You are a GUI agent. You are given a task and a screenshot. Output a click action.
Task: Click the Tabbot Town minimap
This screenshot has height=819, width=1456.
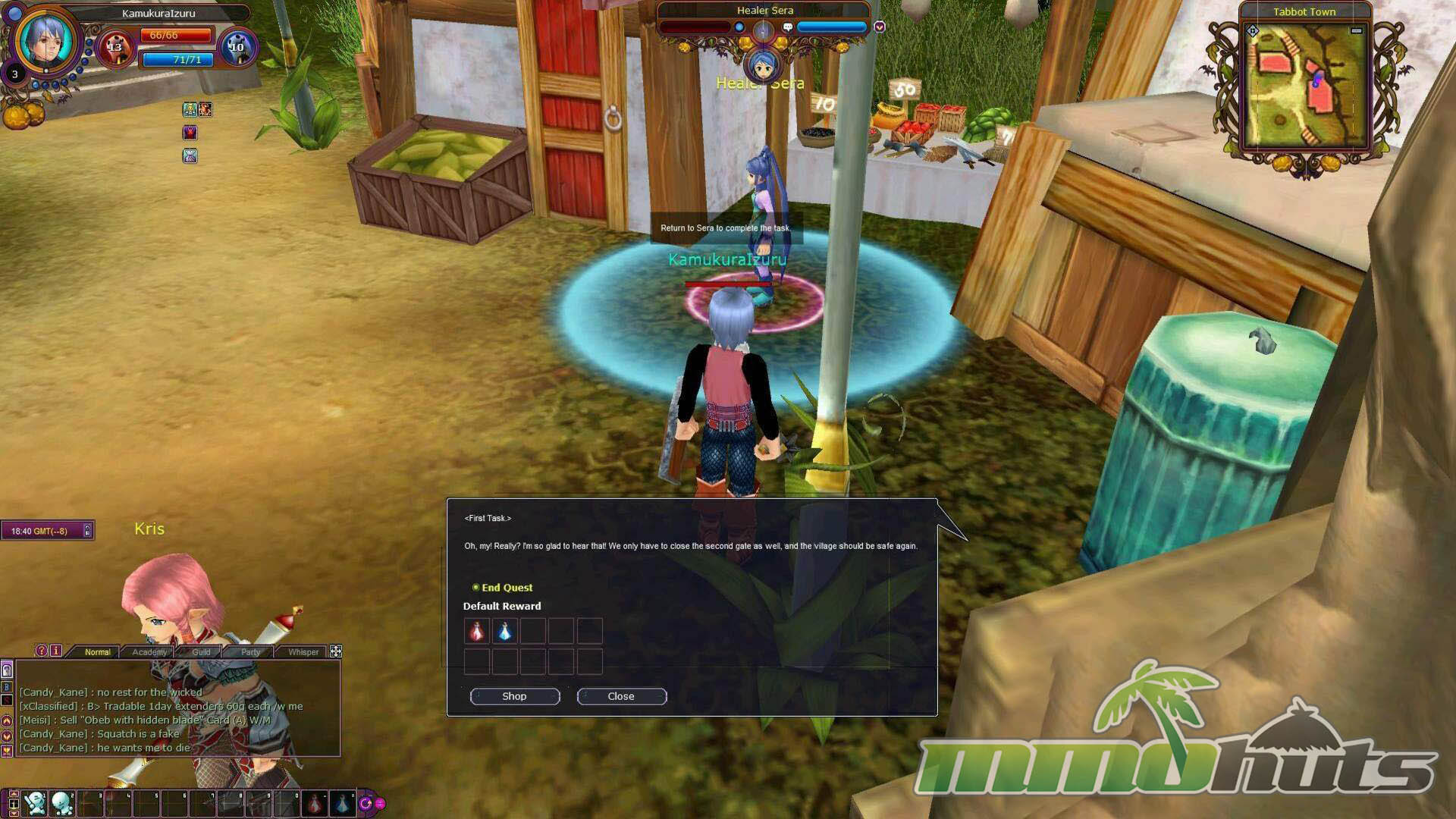(x=1304, y=85)
